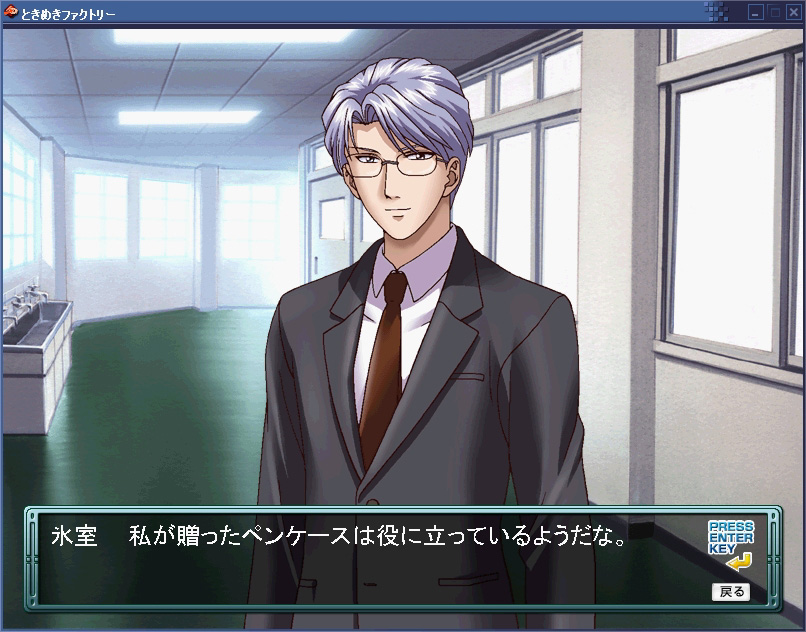
Task: Minimize the game window
Action: coord(756,13)
